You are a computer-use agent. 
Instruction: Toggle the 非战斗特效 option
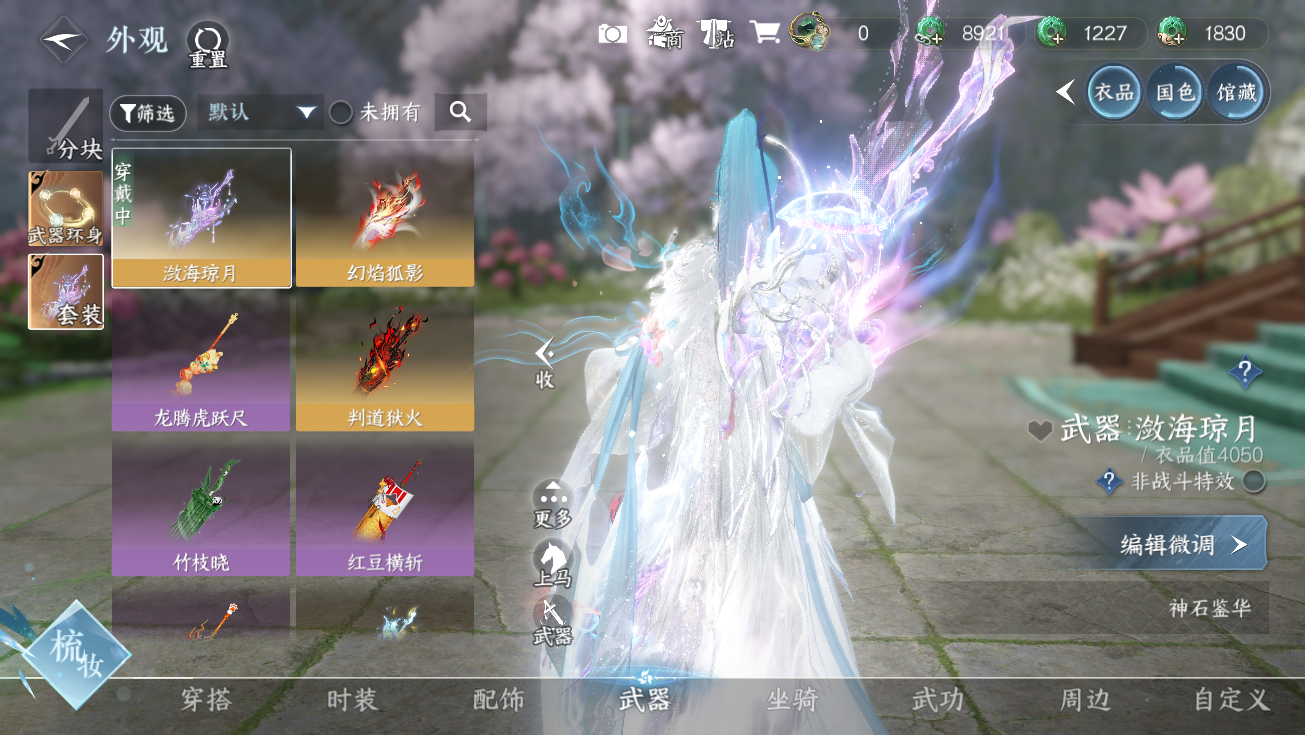coord(1253,482)
